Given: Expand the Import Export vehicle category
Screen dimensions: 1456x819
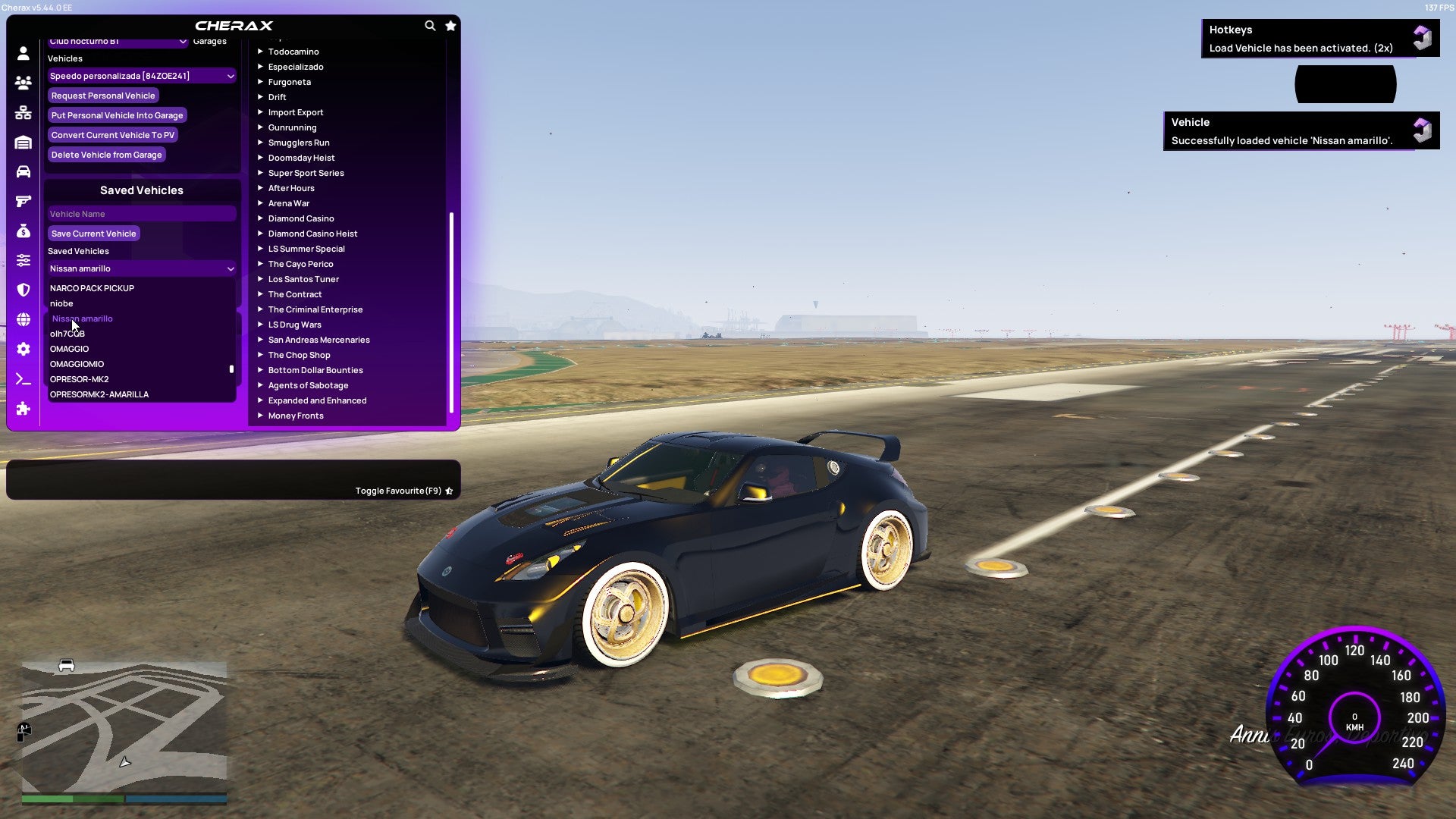Looking at the screenshot, I should (296, 111).
